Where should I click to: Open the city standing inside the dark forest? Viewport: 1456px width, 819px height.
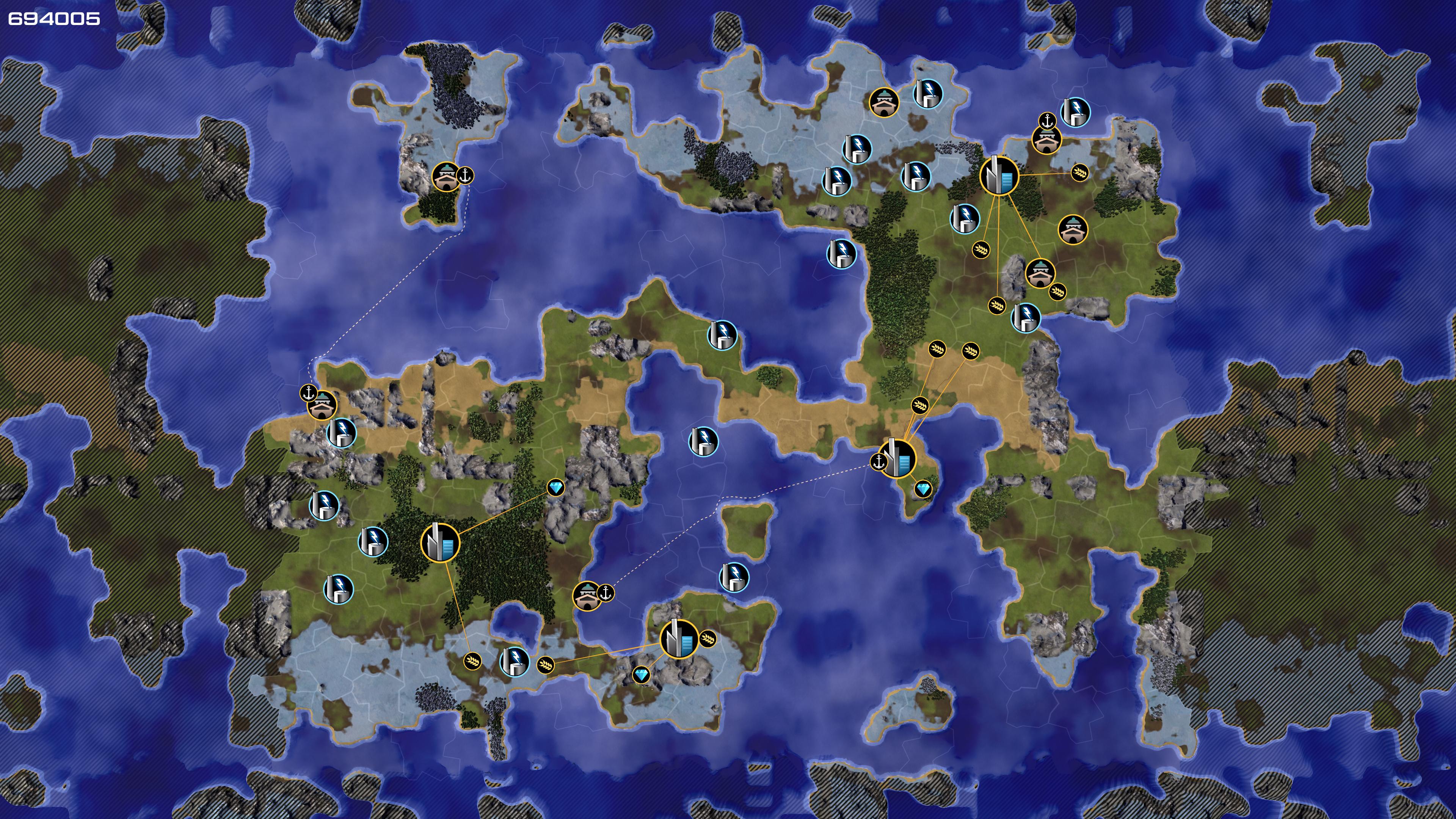point(440,543)
